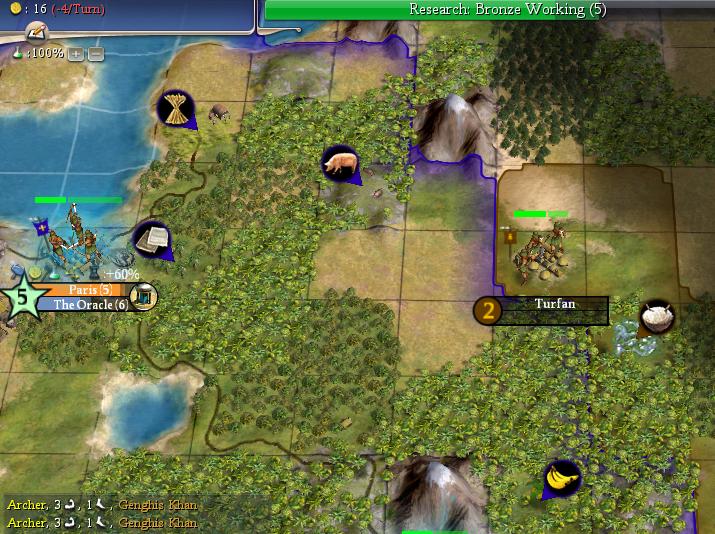Increase the research rate with the plus button
This screenshot has height=534, width=715.
(x=76, y=52)
